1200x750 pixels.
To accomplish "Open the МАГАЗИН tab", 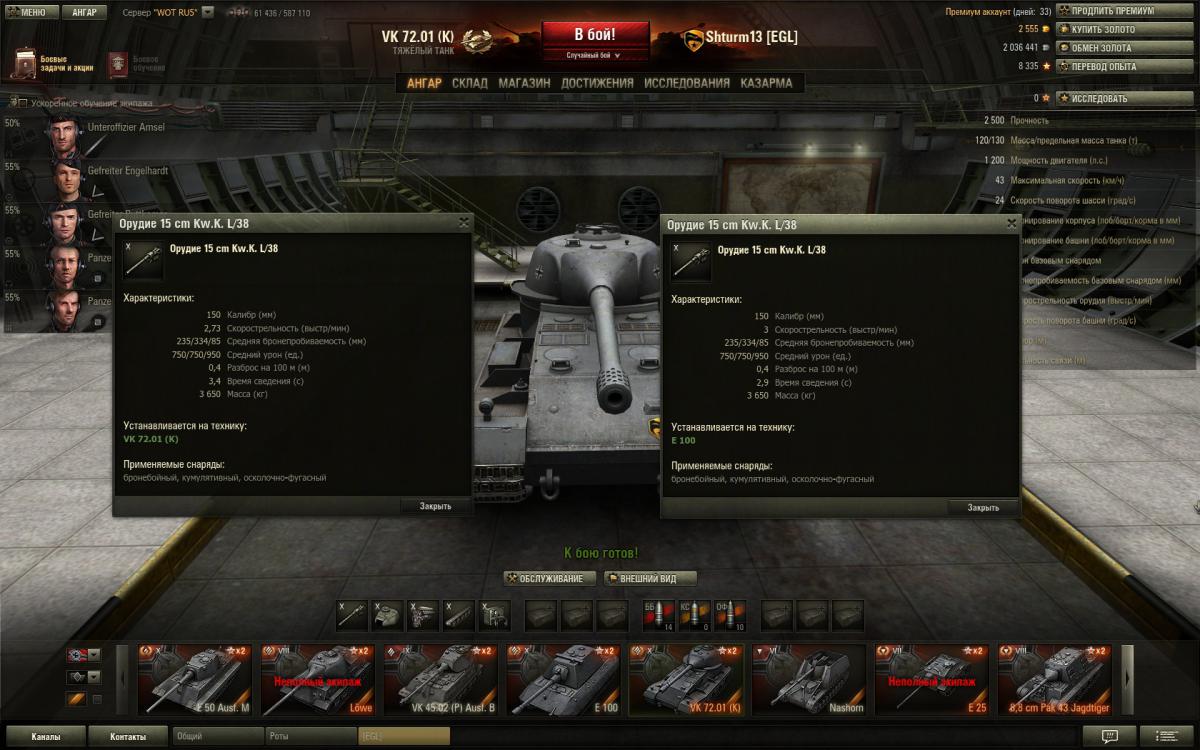I will 524,83.
